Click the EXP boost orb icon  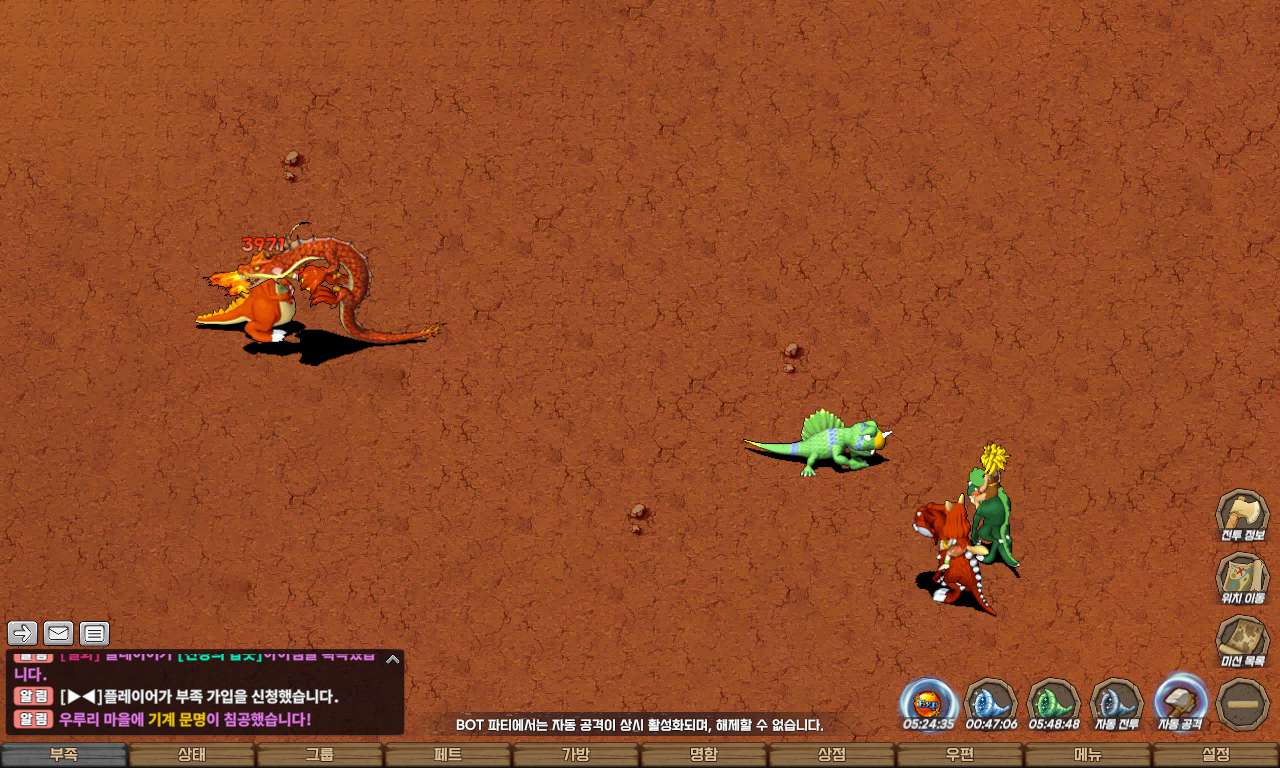pyautogui.click(x=928, y=702)
